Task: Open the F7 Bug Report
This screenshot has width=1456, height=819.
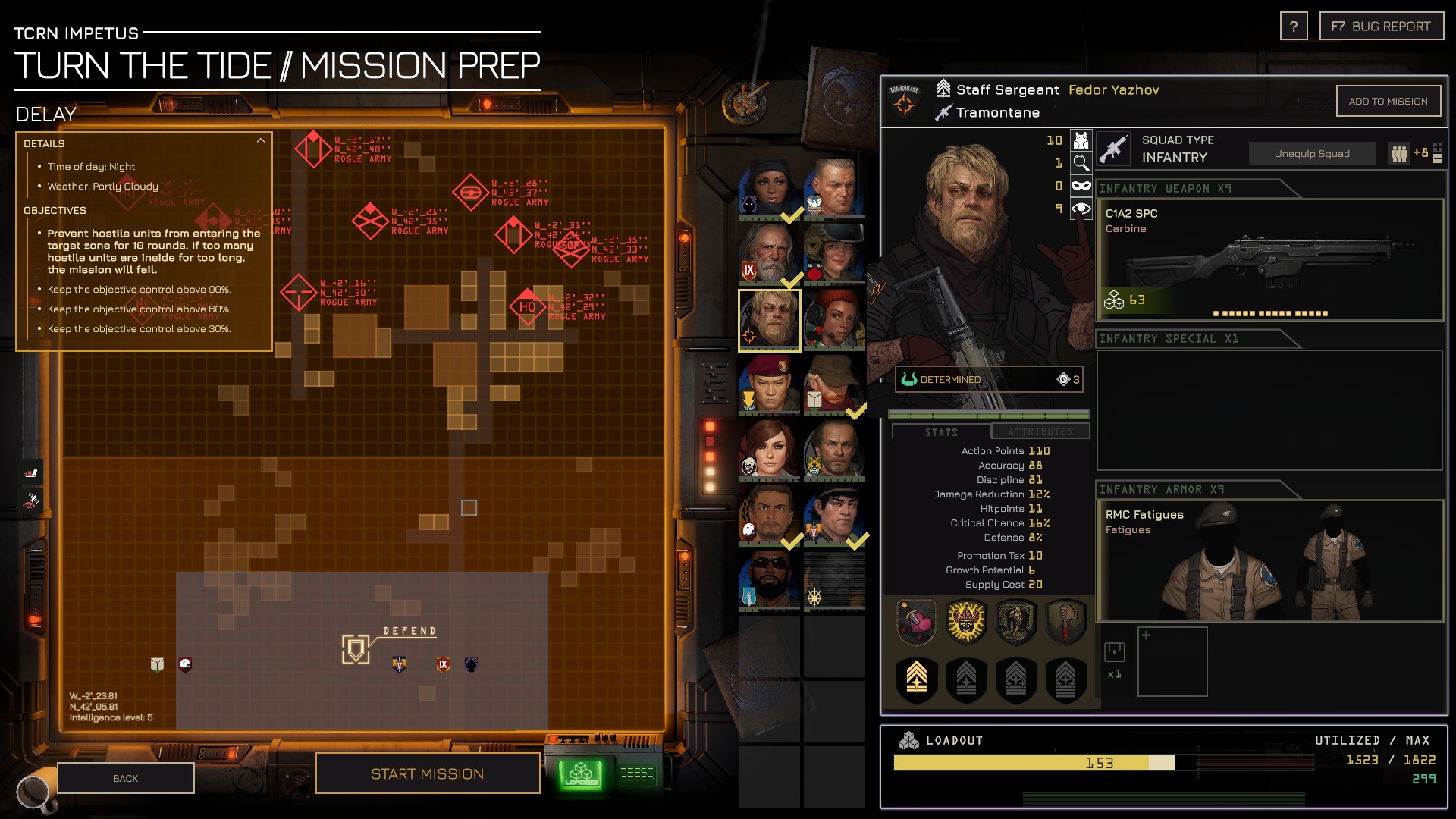Action: tap(1381, 27)
